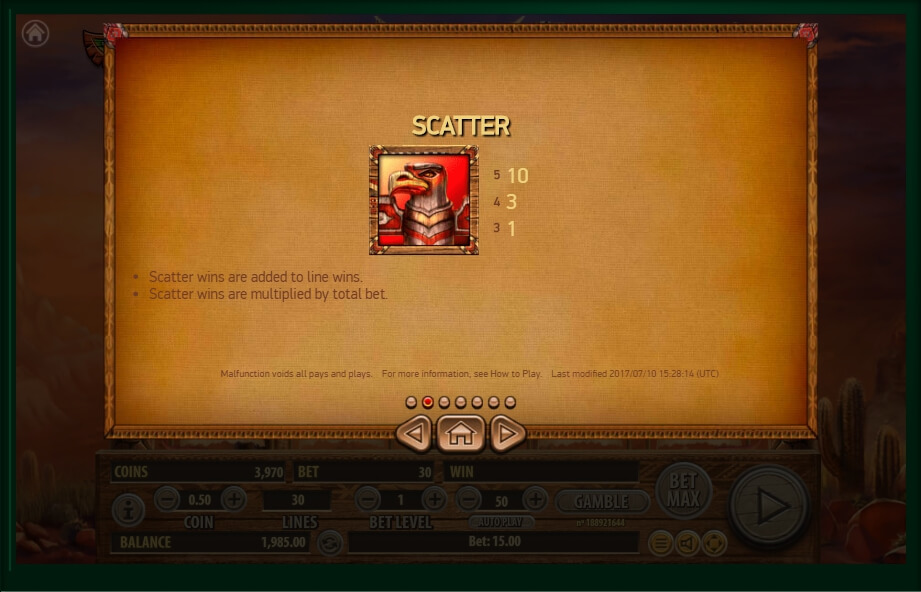
Task: Decrease the coin value
Action: point(167,499)
